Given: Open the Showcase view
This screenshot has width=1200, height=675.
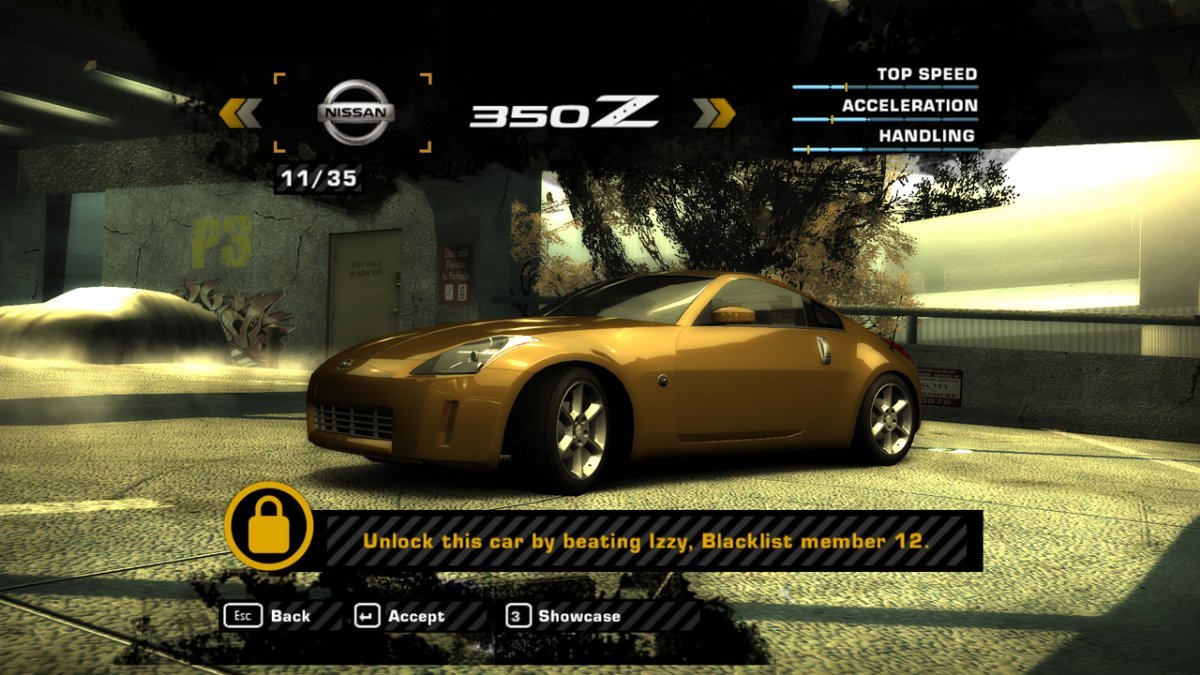Looking at the screenshot, I should [563, 616].
